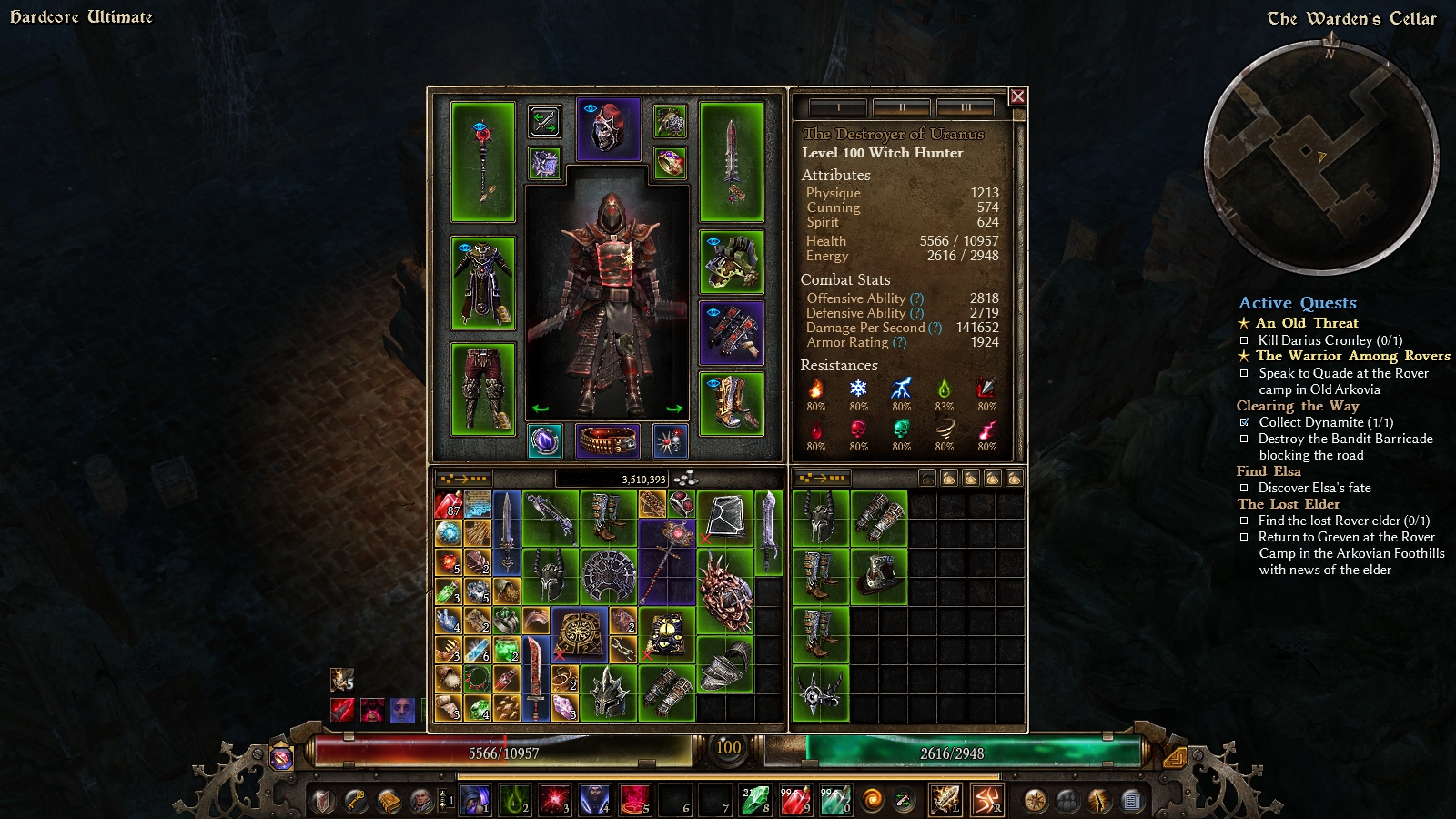Open character stats tab III
The image size is (1456, 819).
966,107
